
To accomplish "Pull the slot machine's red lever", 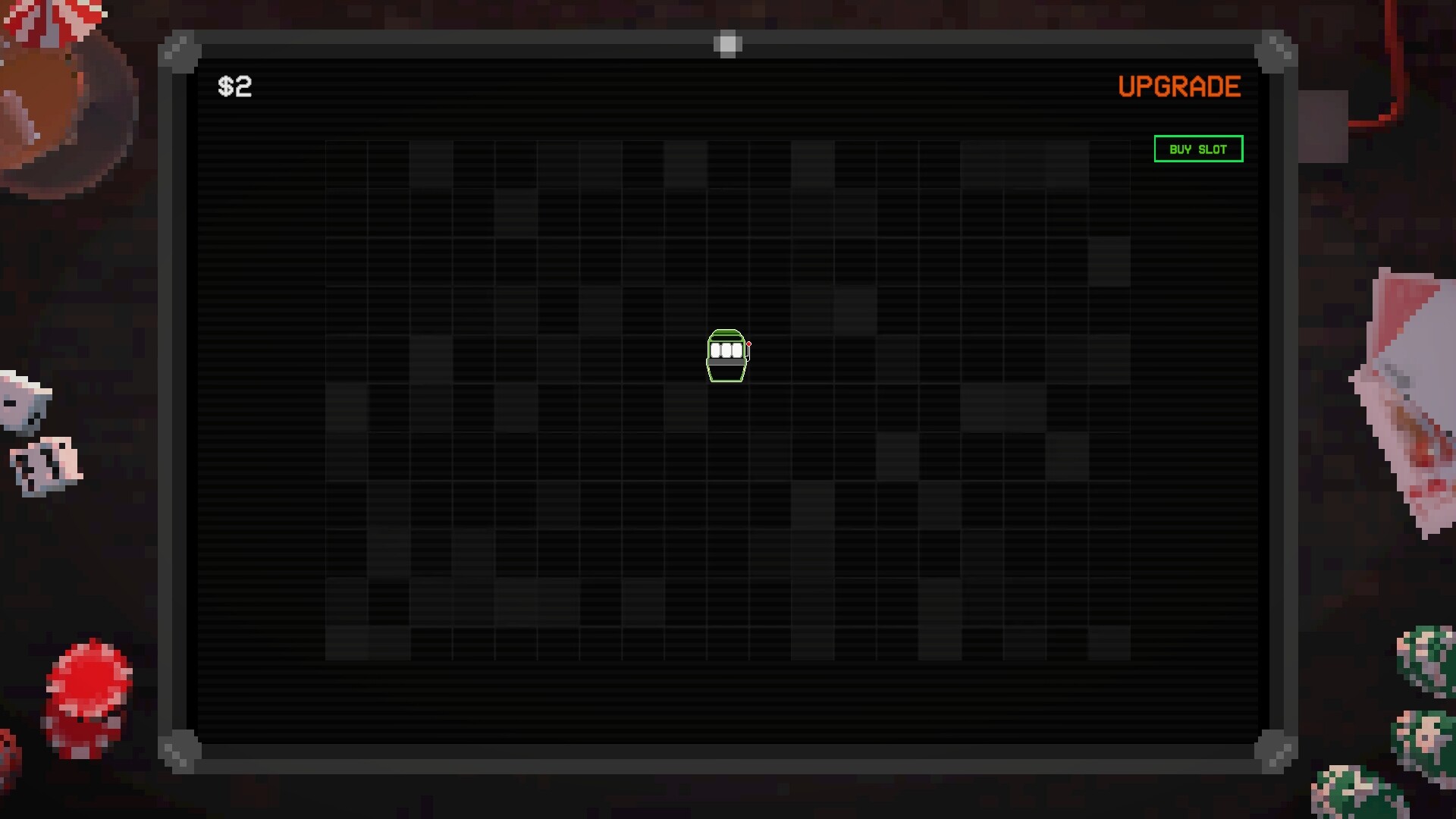I will pos(748,345).
